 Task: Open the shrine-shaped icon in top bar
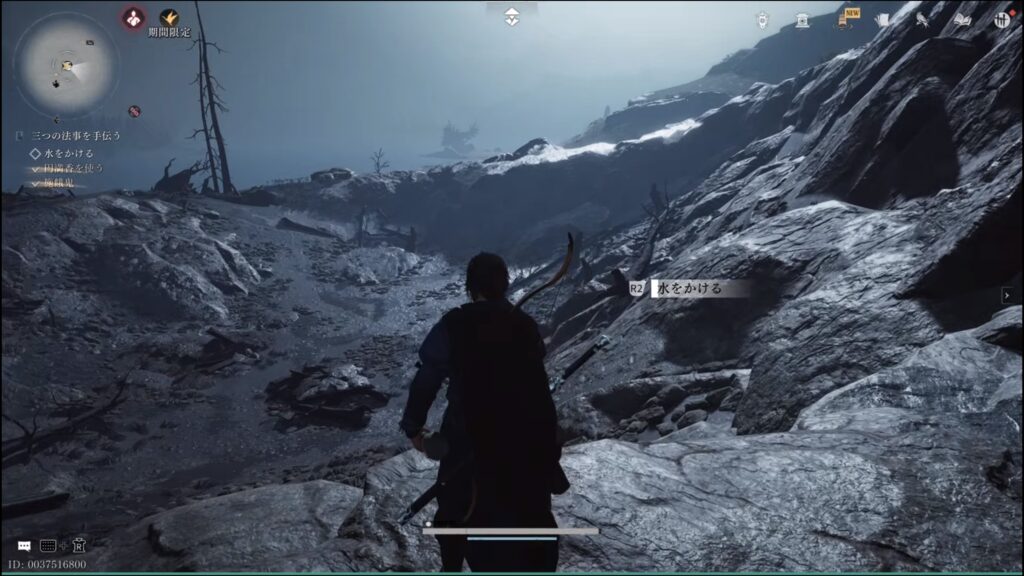pyautogui.click(x=802, y=19)
